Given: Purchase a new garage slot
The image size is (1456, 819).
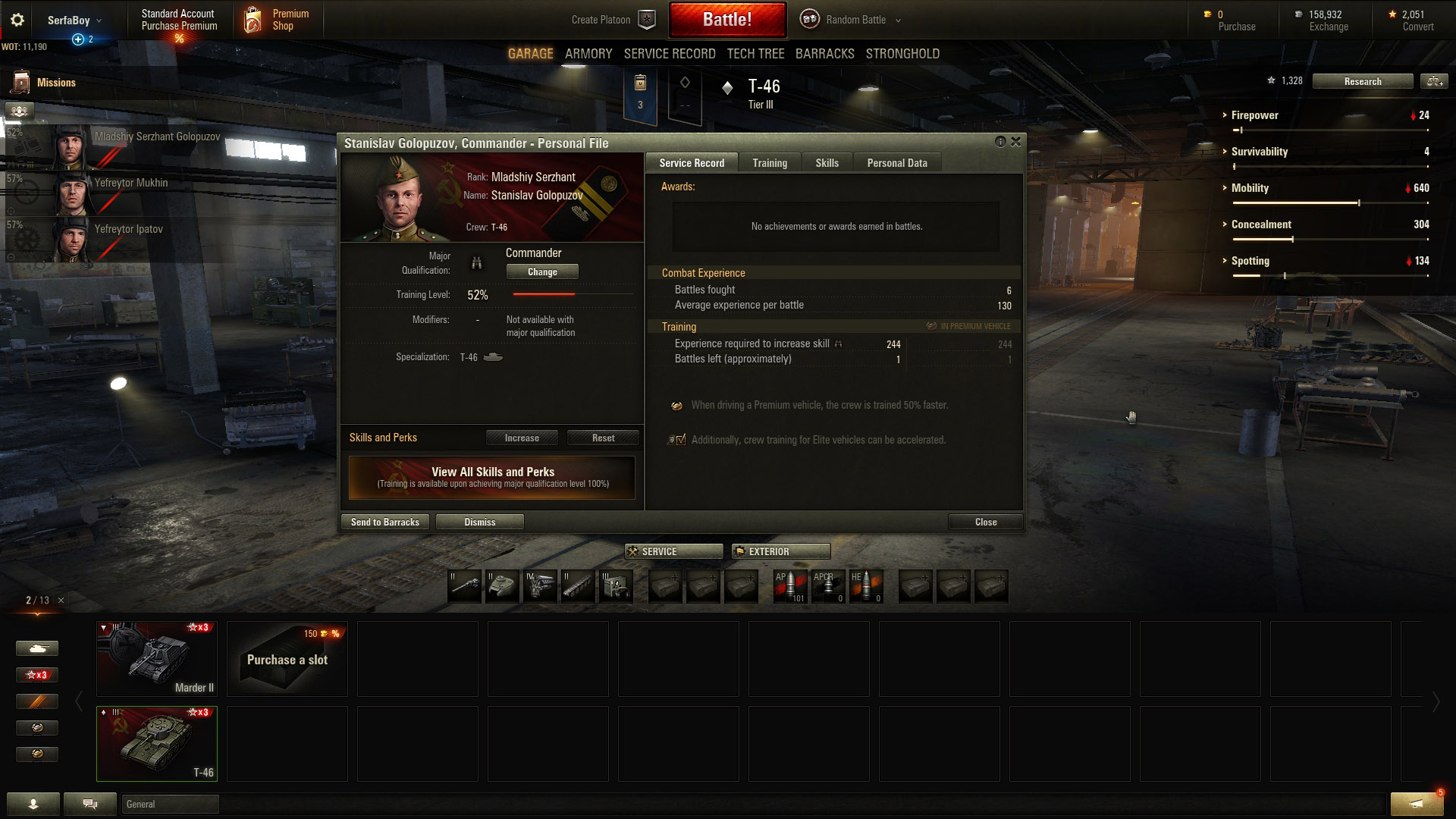Looking at the screenshot, I should (287, 659).
